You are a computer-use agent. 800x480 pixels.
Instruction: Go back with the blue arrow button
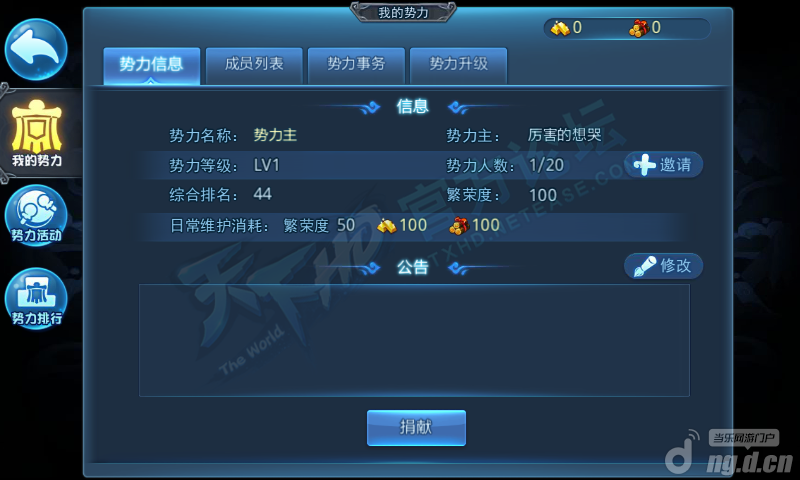37,49
